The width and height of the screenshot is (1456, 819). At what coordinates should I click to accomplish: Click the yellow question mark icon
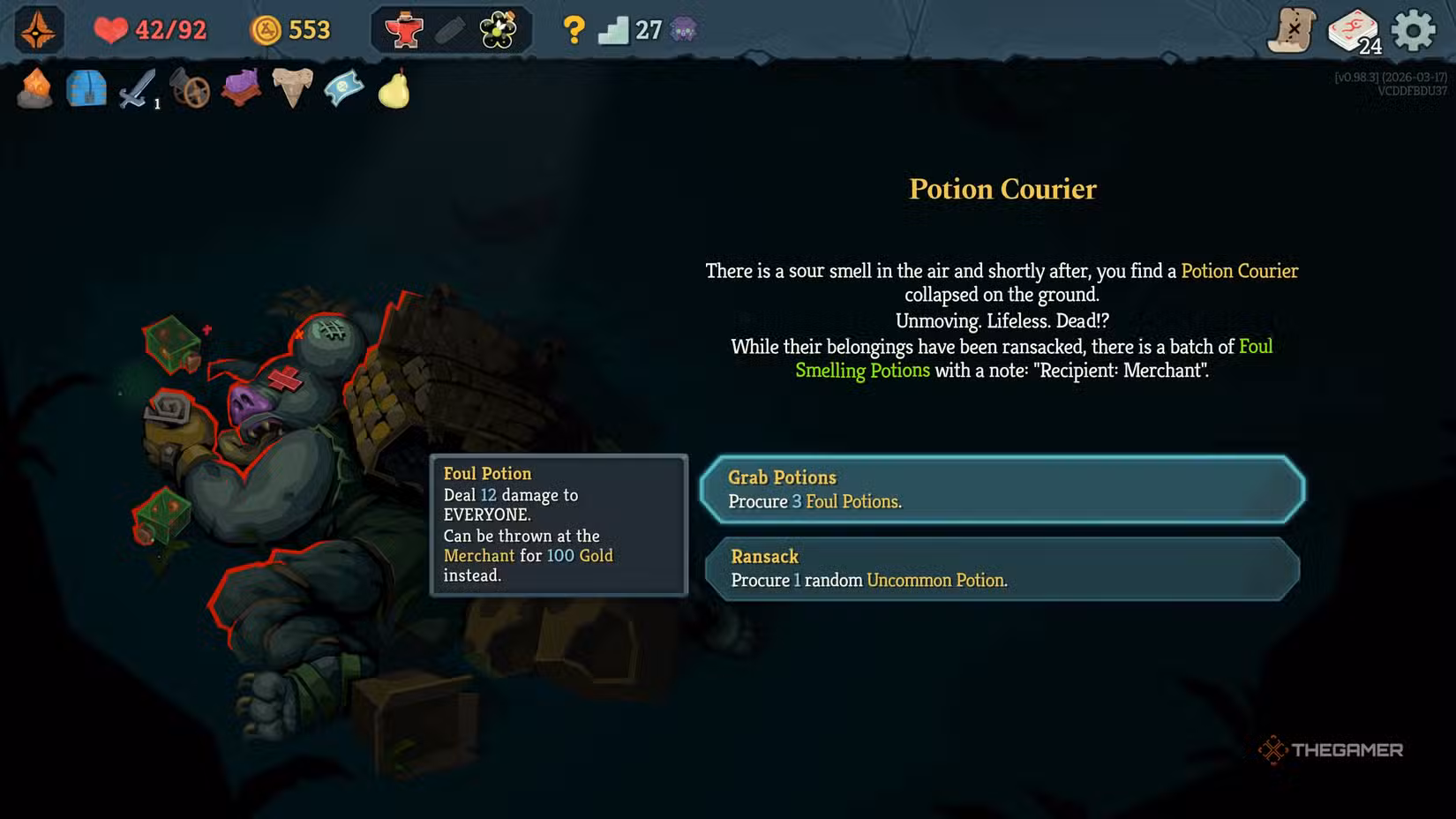[x=574, y=31]
